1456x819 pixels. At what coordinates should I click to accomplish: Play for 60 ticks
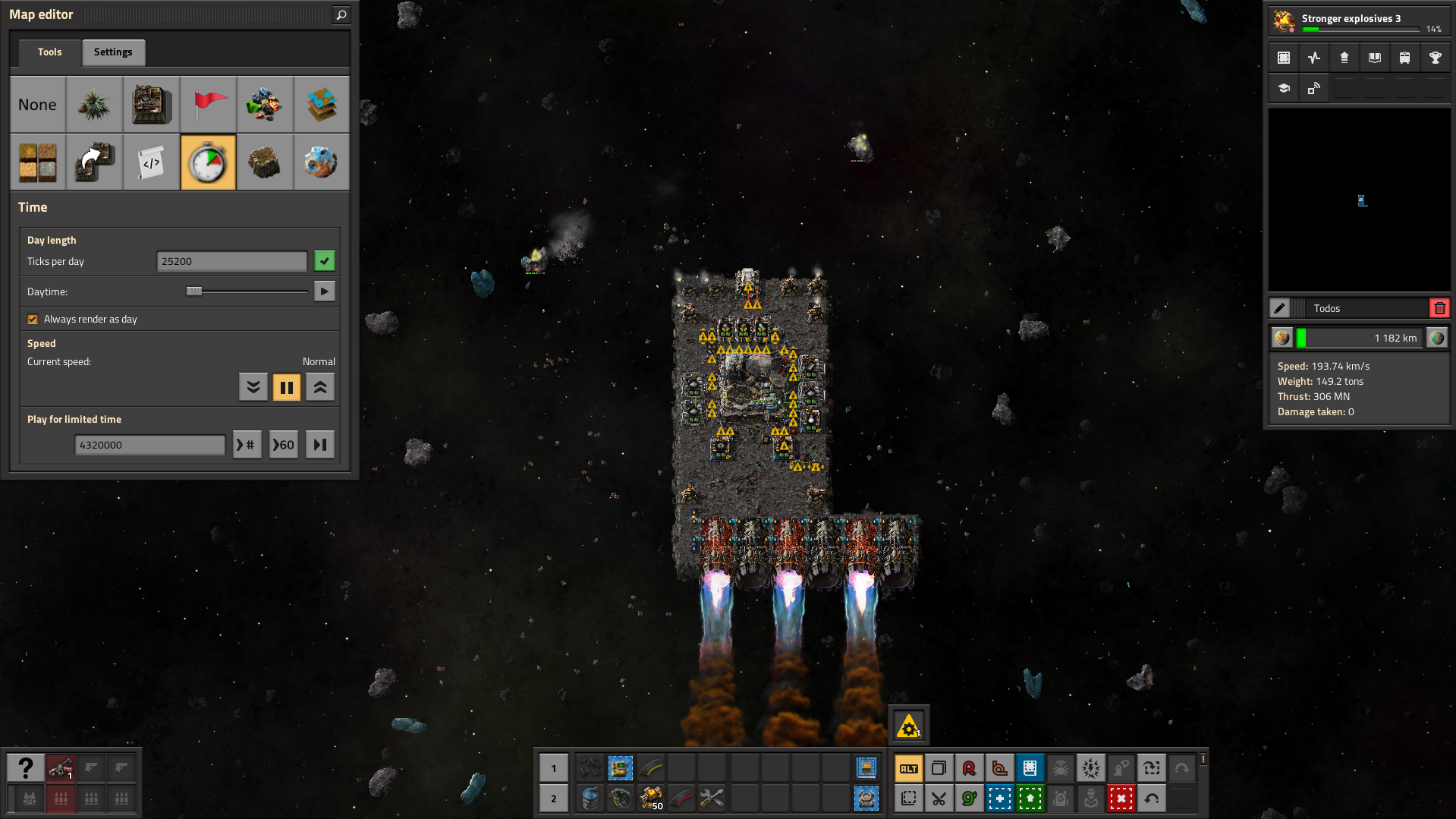pos(284,445)
